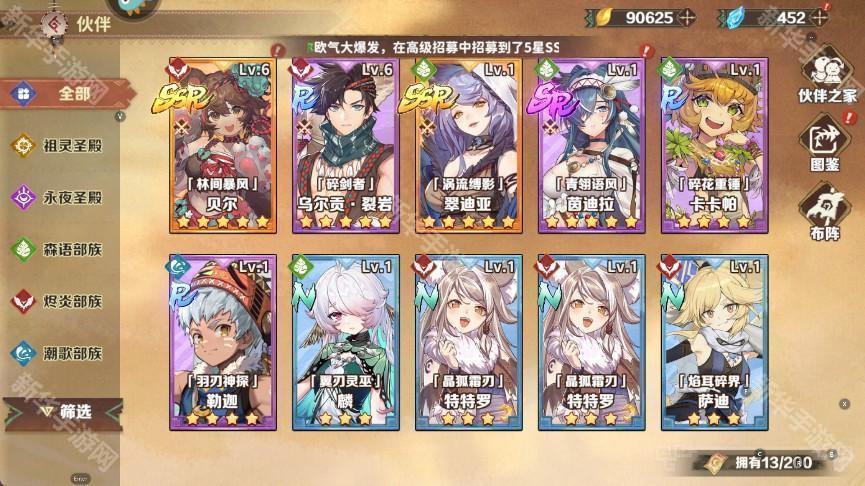
Task: Switch to the 祖灵圣殿 faction tab
Action: tap(60, 146)
